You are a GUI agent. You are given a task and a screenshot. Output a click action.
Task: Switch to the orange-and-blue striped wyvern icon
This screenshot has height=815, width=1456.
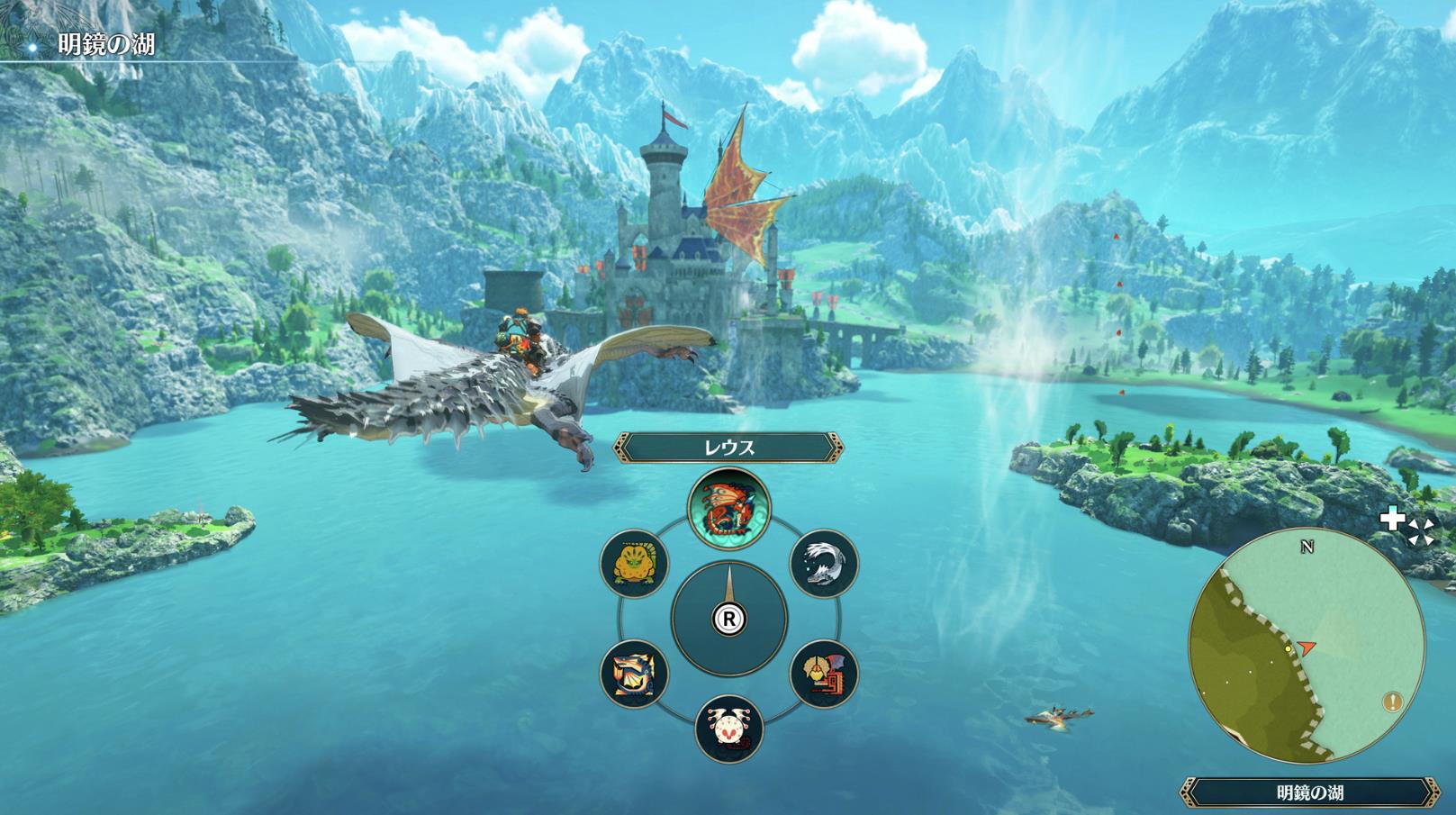click(x=634, y=674)
